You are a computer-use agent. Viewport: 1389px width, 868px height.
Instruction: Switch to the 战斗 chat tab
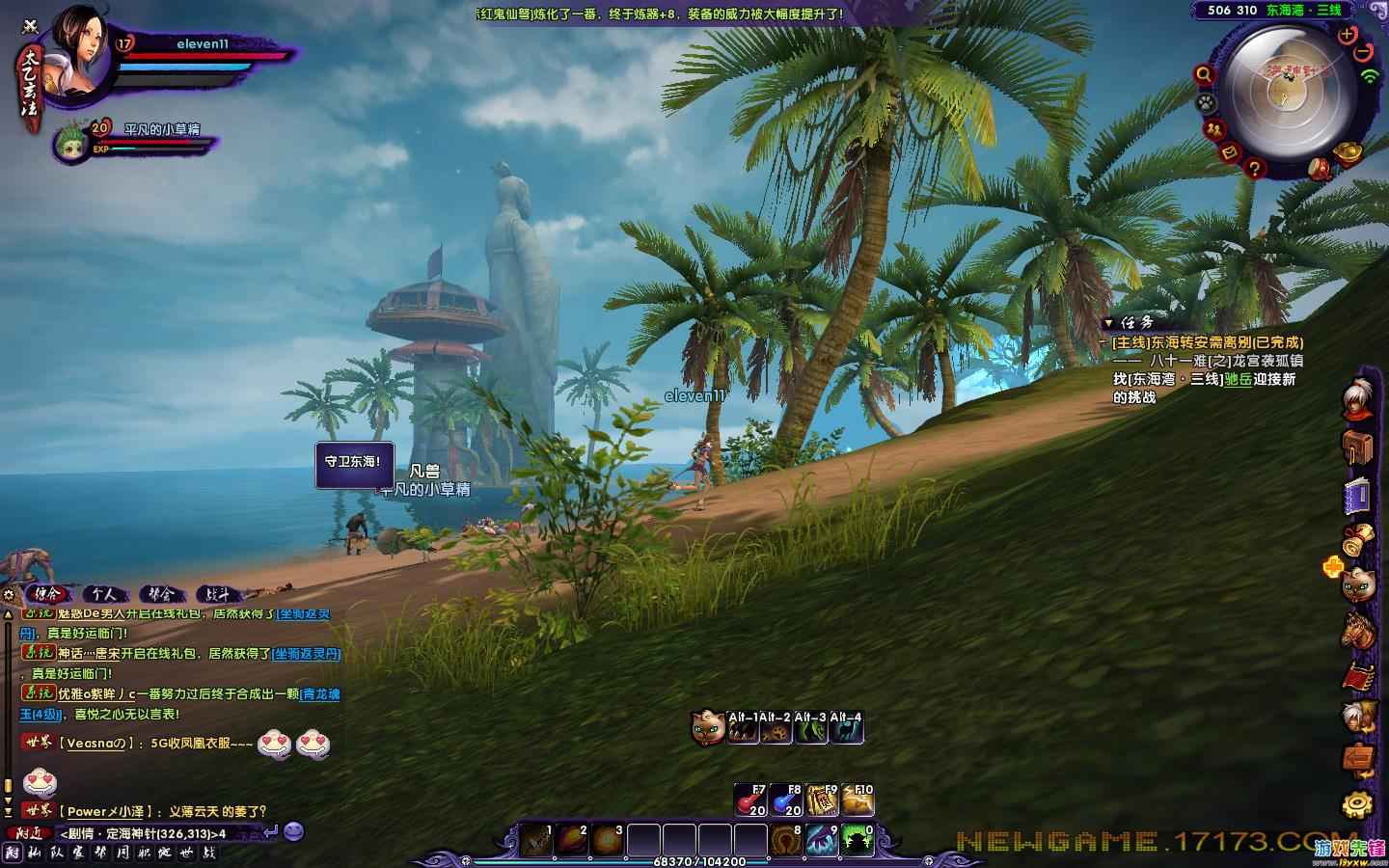tap(218, 594)
